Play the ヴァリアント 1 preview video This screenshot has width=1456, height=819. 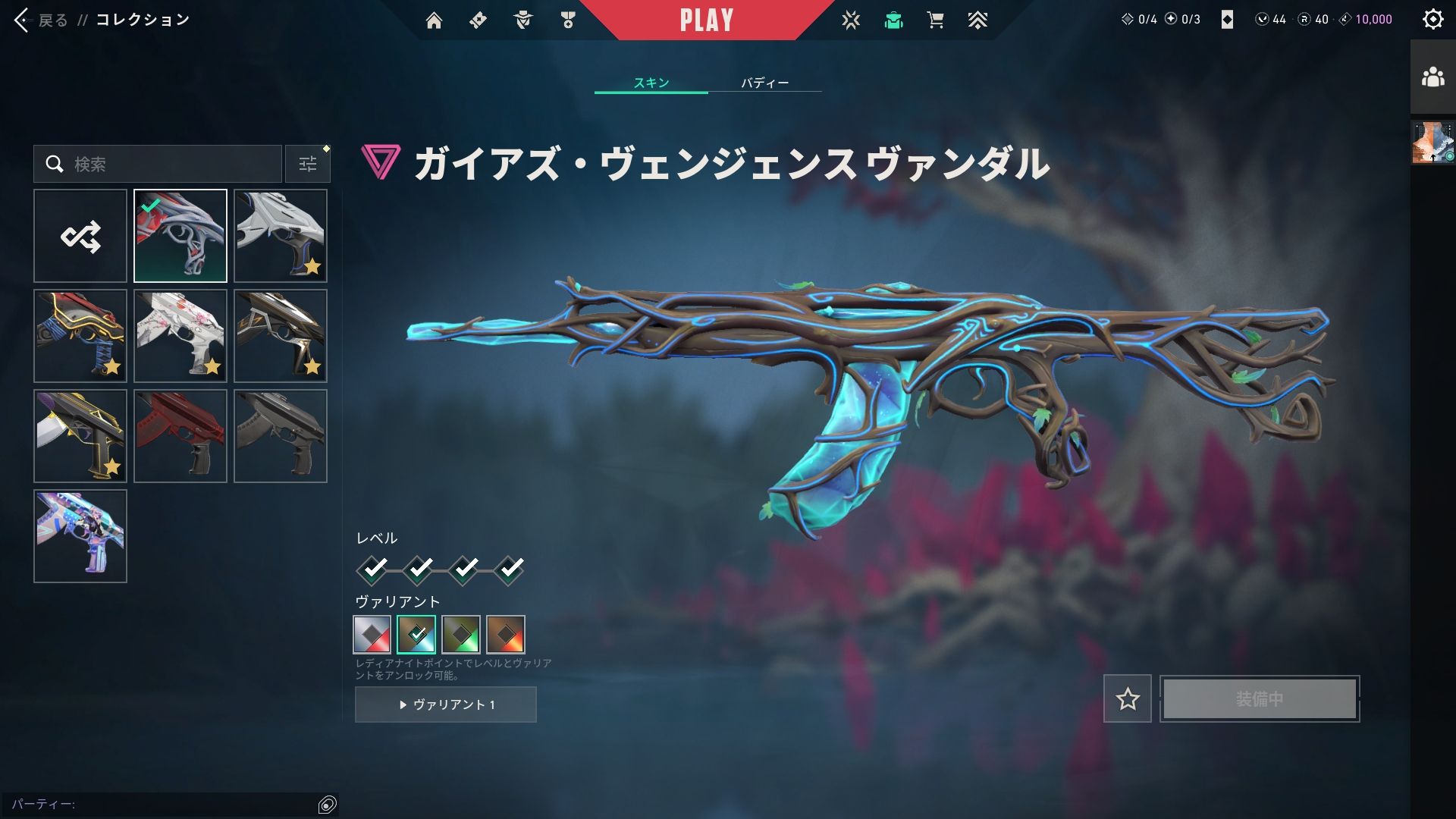tap(446, 704)
